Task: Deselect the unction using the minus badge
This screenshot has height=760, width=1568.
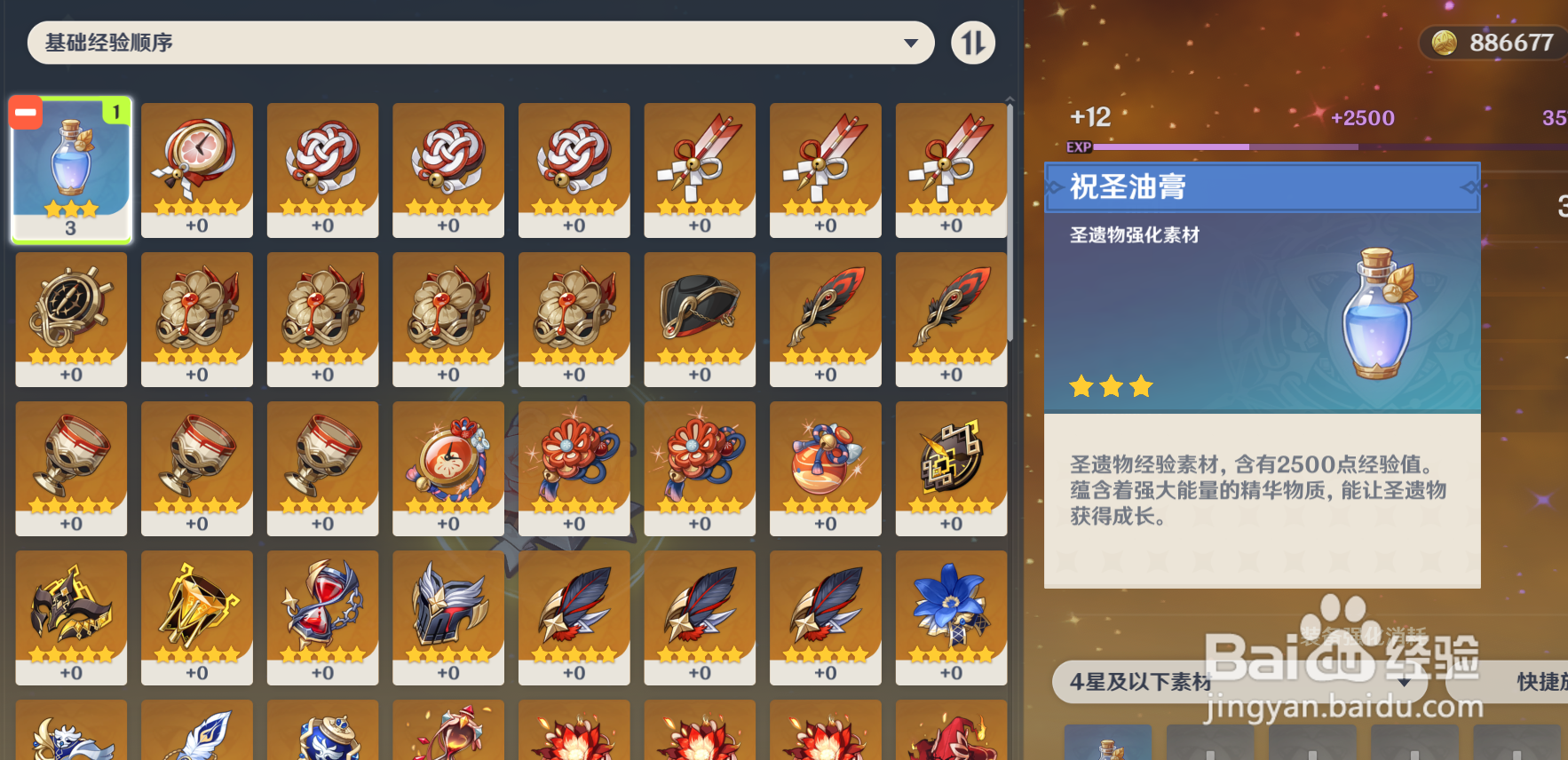Action: [25, 112]
